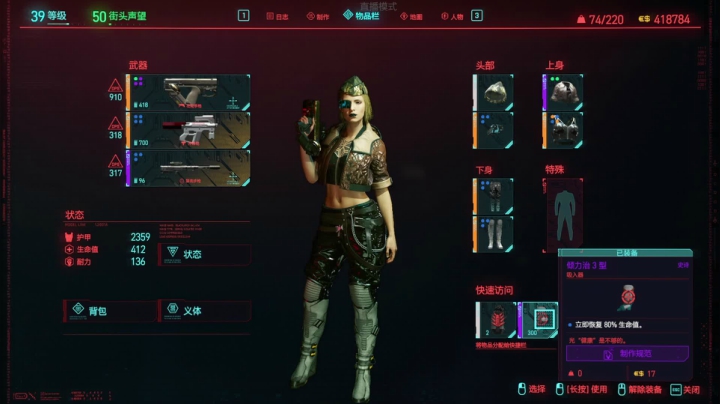Select the 物品栏 inventory tab

(x=360, y=15)
